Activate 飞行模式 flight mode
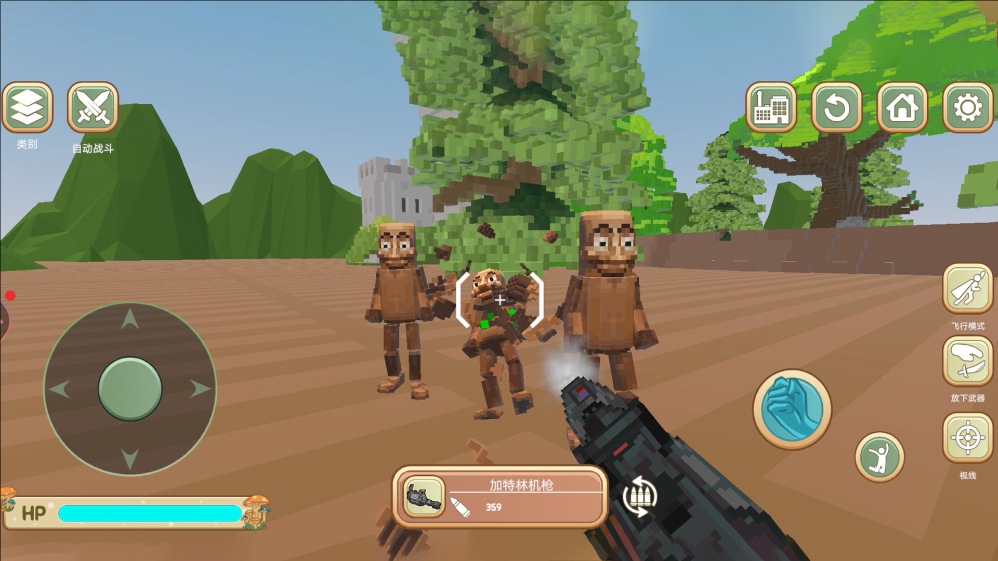Screen dimensions: 998x561 tap(968, 290)
